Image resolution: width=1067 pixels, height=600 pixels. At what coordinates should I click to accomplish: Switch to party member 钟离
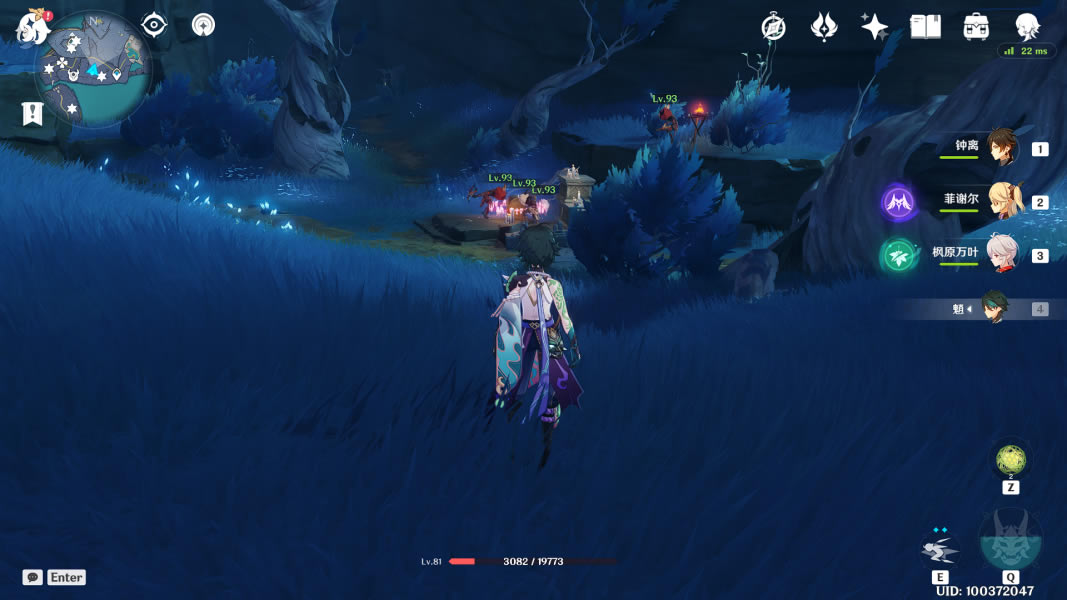click(x=1000, y=148)
